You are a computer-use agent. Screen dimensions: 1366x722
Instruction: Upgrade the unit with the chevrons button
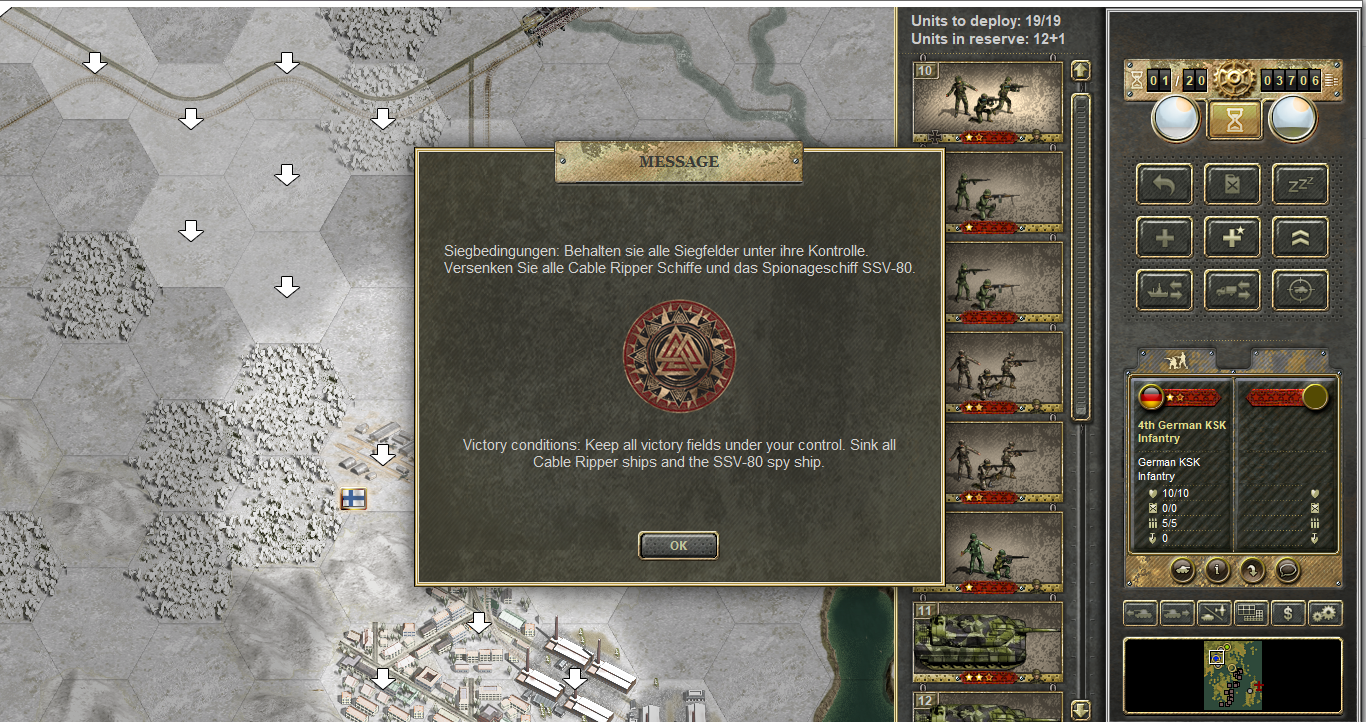[x=1299, y=238]
